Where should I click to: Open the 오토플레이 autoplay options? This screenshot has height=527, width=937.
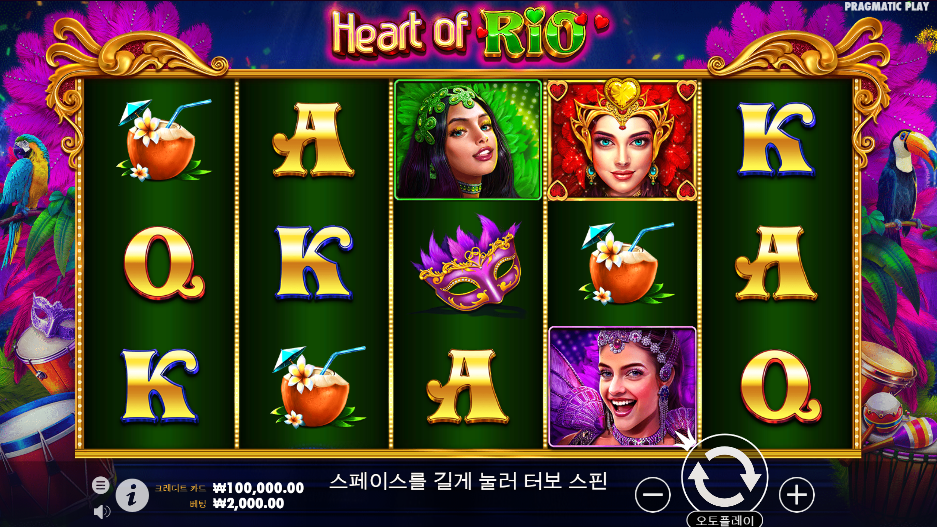724,520
